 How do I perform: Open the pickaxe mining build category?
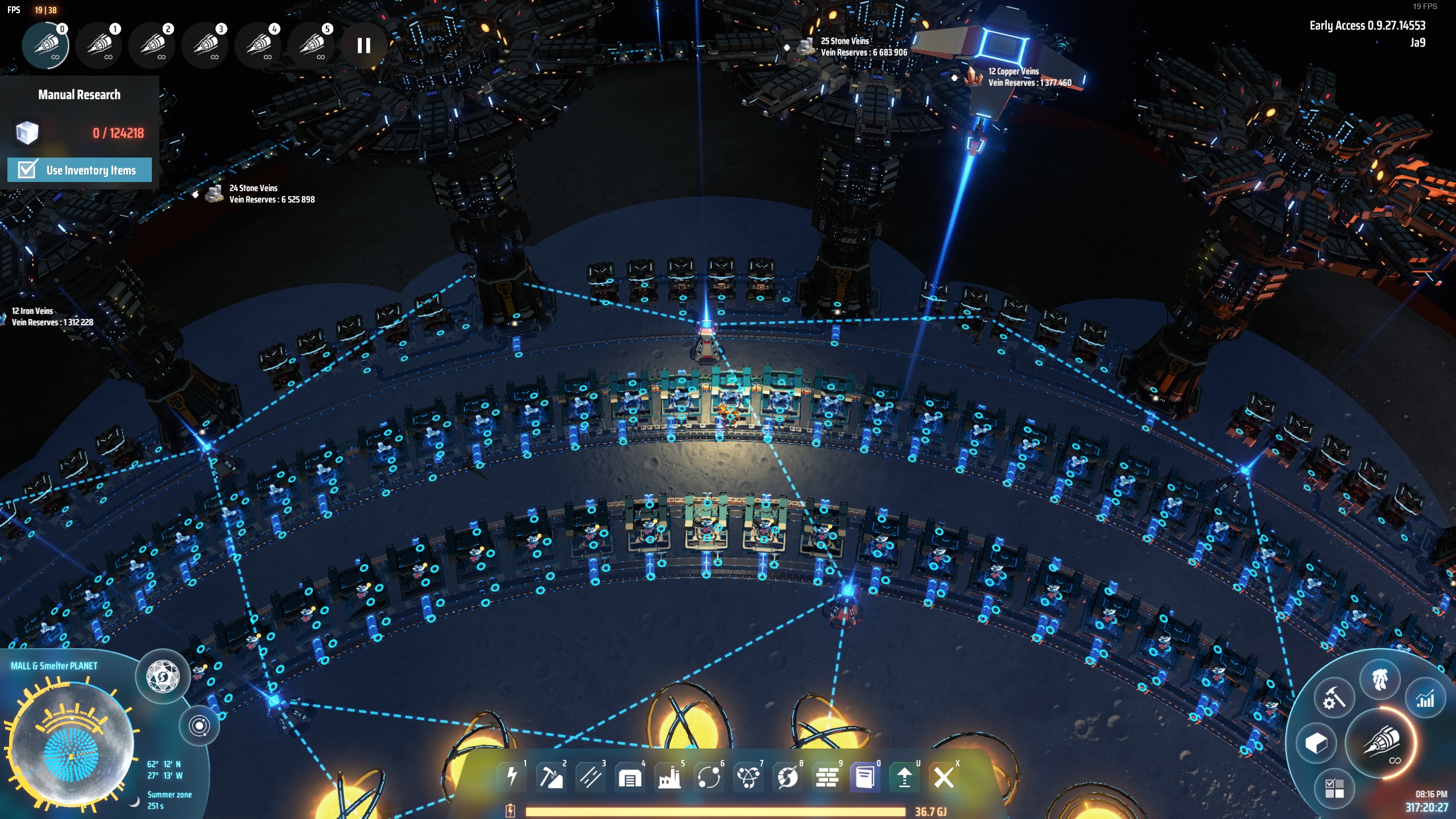pyautogui.click(x=551, y=777)
